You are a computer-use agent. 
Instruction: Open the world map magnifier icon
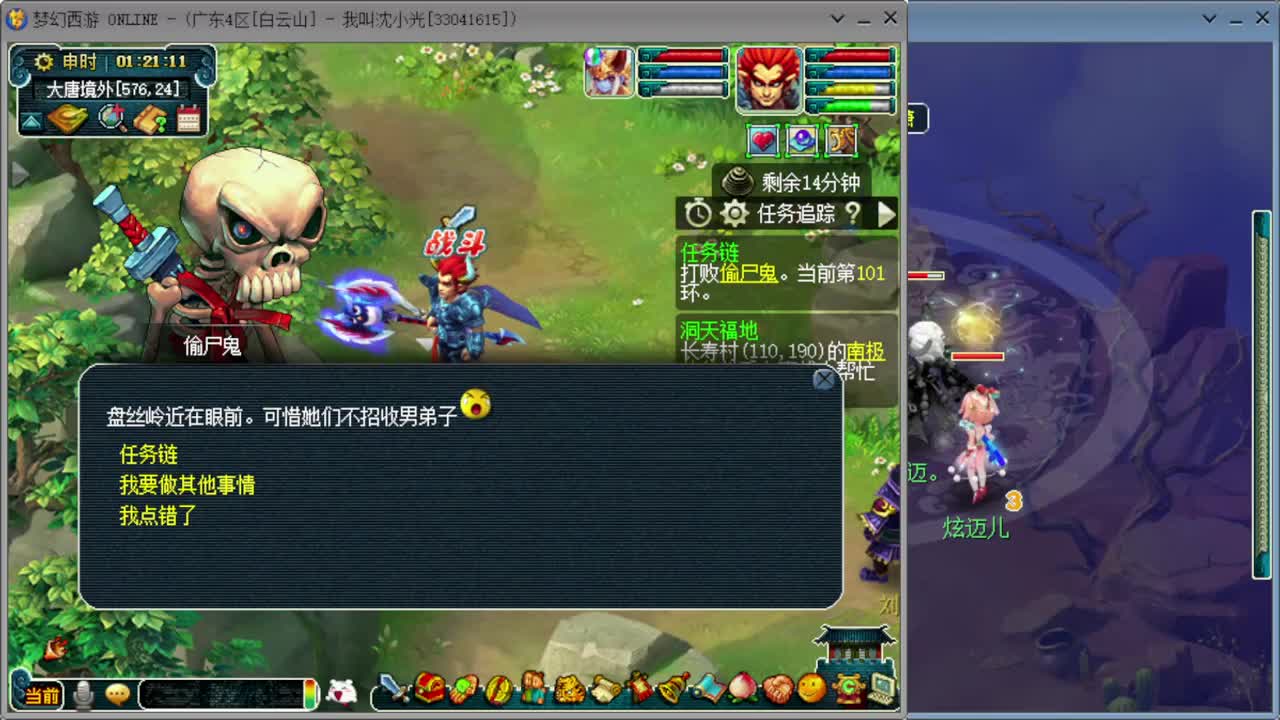pyautogui.click(x=110, y=120)
